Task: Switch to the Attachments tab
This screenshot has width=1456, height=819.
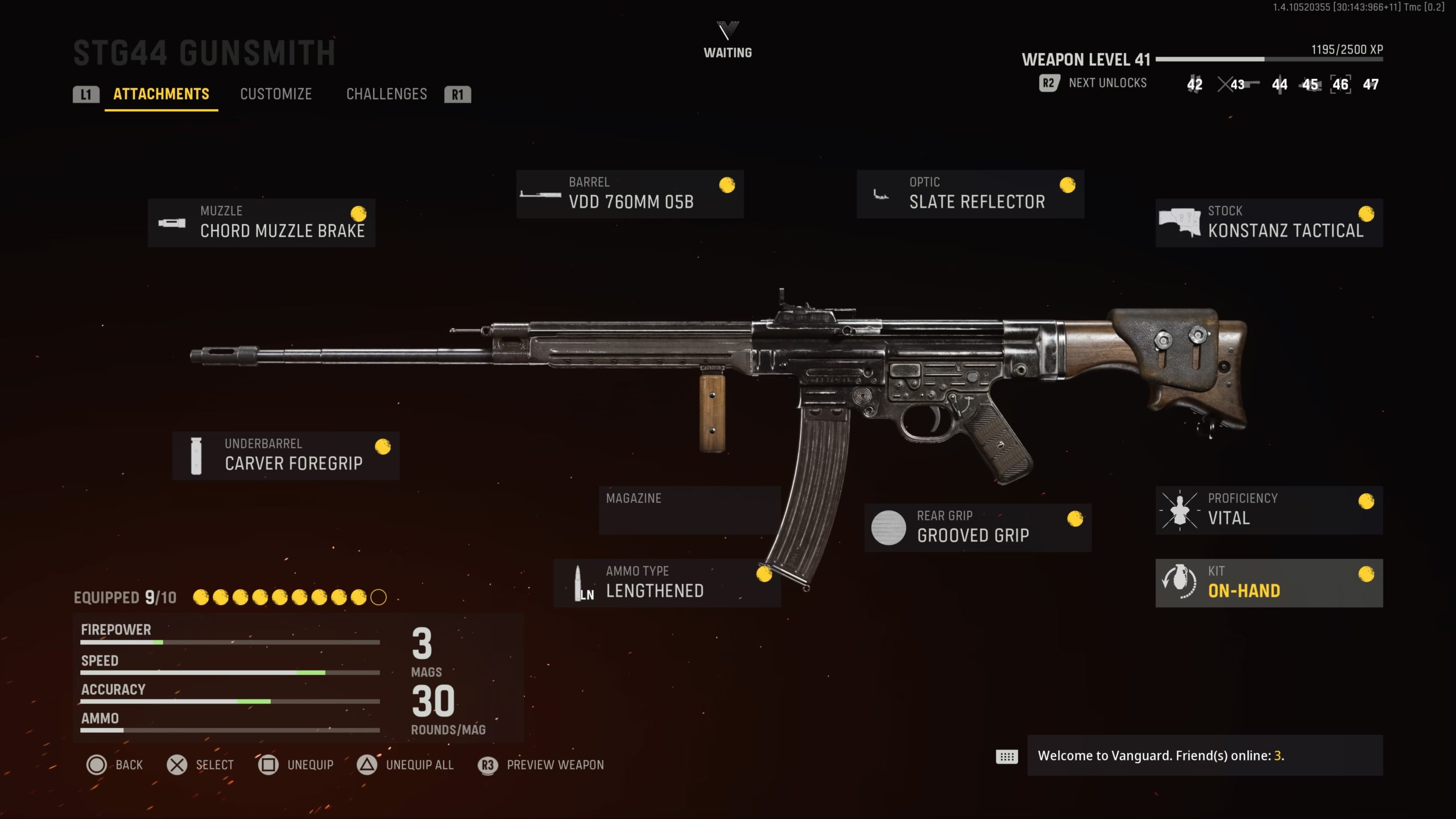Action: pyautogui.click(x=161, y=94)
